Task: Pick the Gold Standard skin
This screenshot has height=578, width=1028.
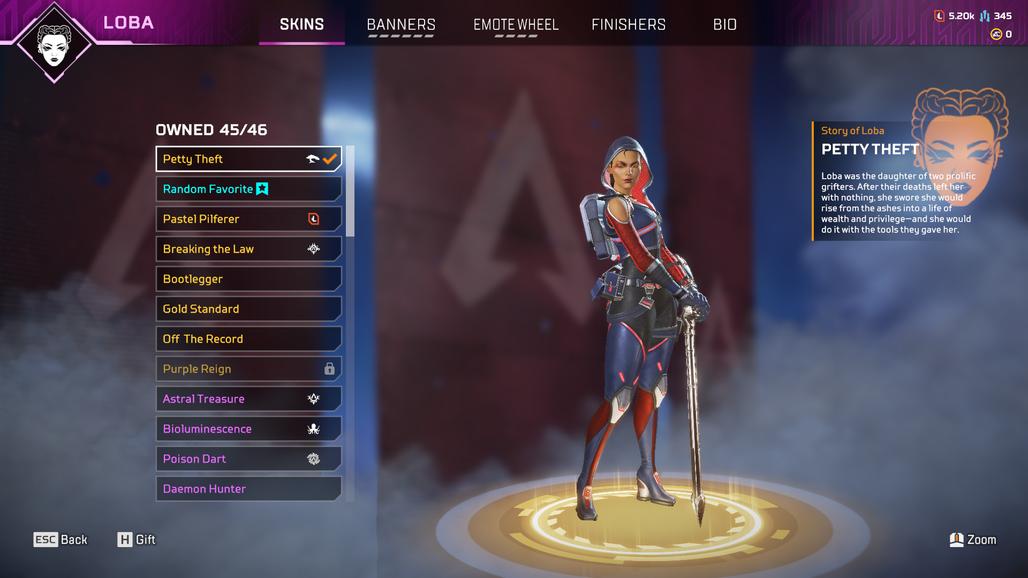Action: (x=248, y=309)
